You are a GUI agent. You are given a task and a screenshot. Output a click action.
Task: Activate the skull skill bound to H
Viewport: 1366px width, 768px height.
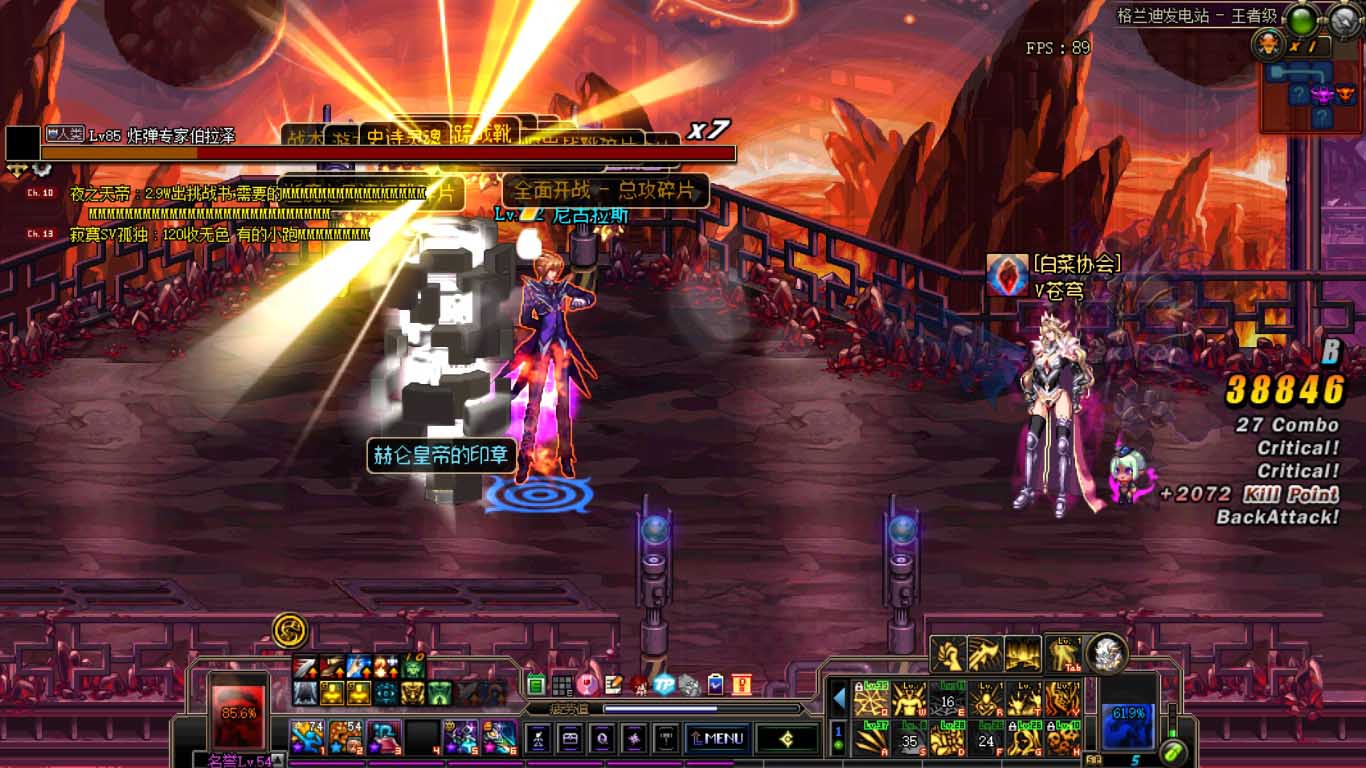click(1064, 739)
